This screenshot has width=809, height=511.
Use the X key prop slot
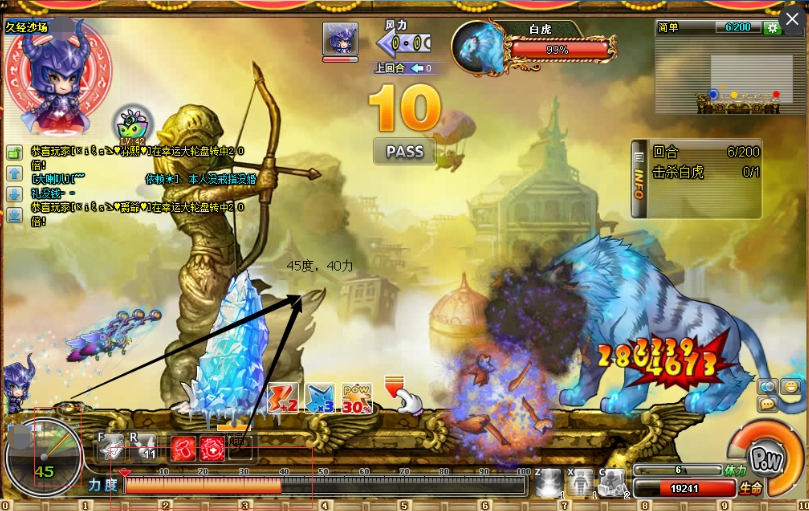click(x=582, y=483)
